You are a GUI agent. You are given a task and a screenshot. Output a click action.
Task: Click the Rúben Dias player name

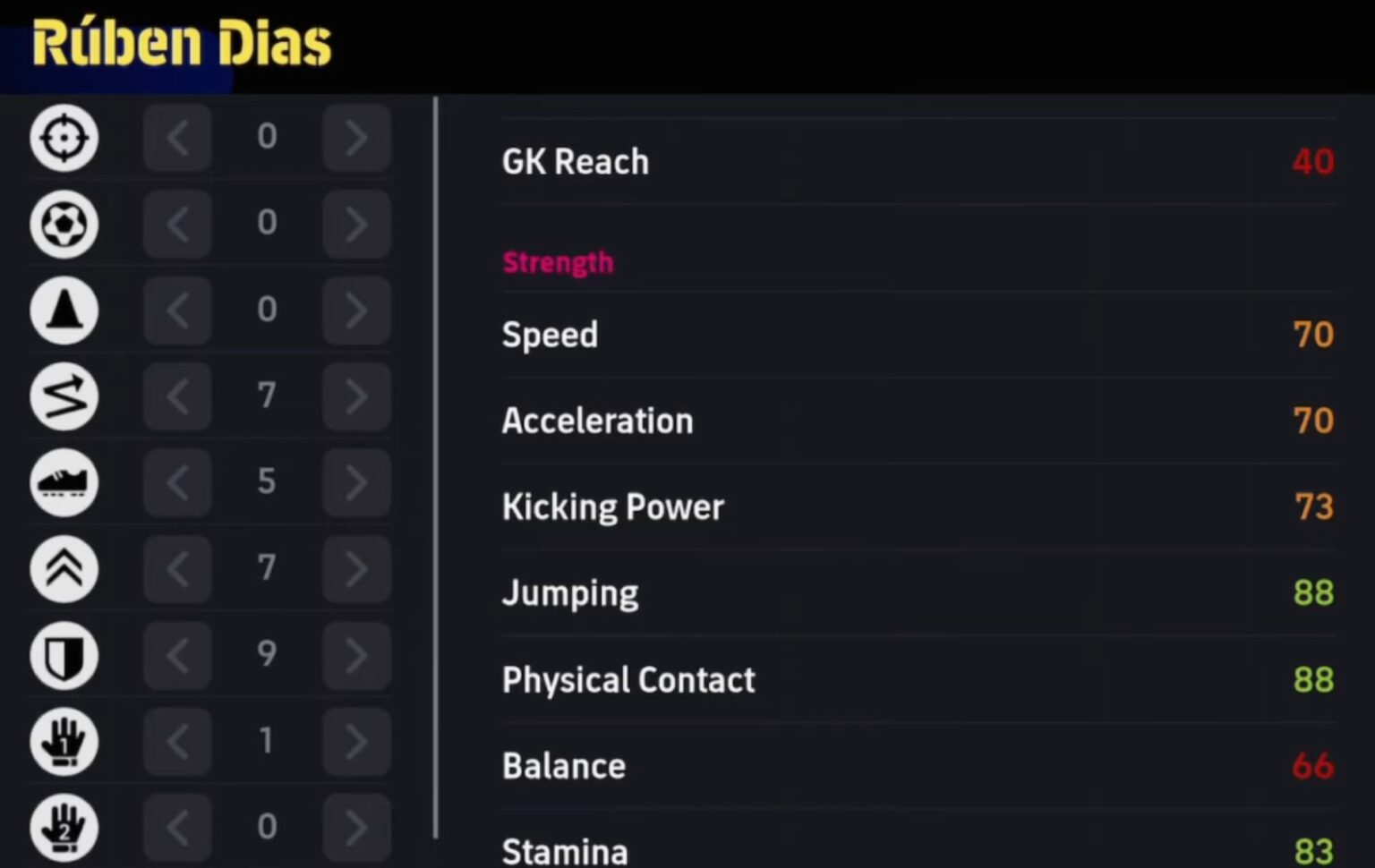click(x=183, y=42)
